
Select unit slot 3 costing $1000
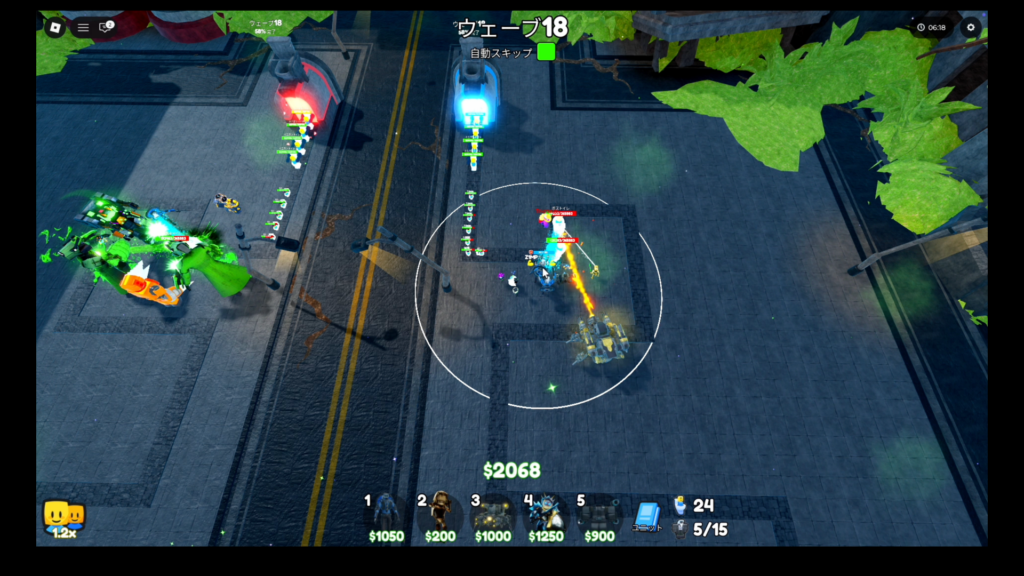point(493,514)
